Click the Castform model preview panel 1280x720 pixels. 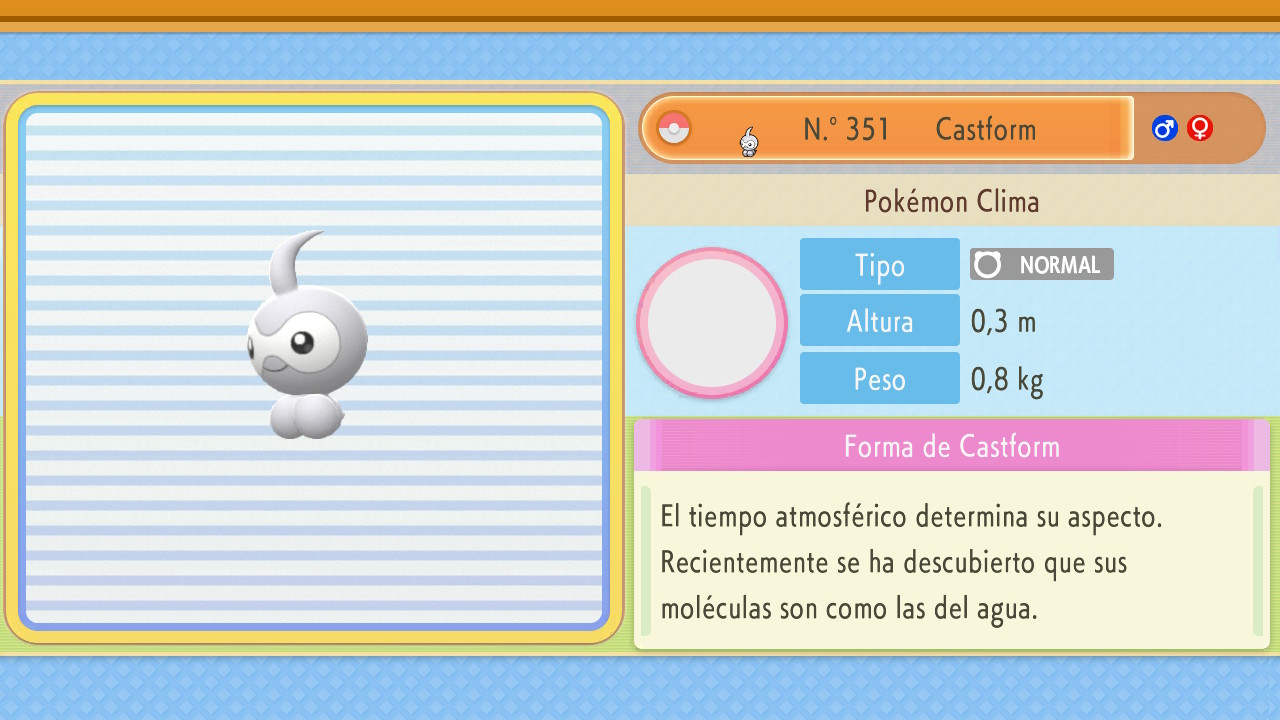coord(314,368)
